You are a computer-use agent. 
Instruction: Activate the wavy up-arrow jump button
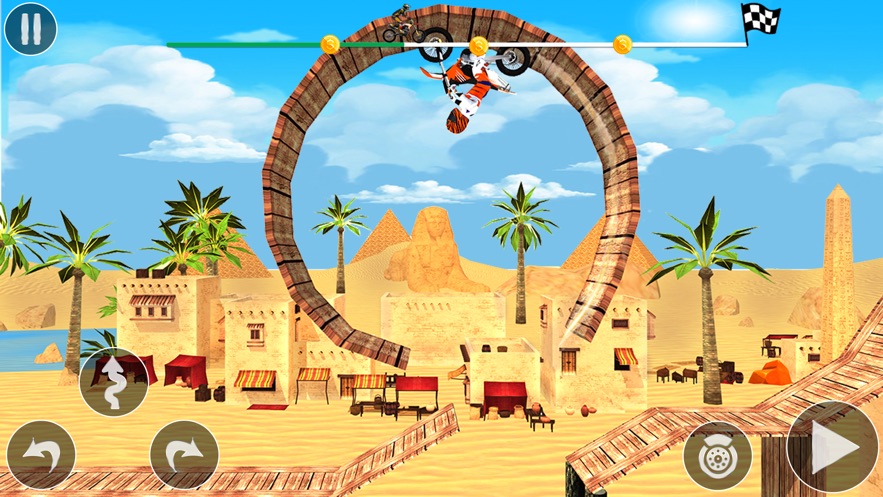[x=114, y=381]
